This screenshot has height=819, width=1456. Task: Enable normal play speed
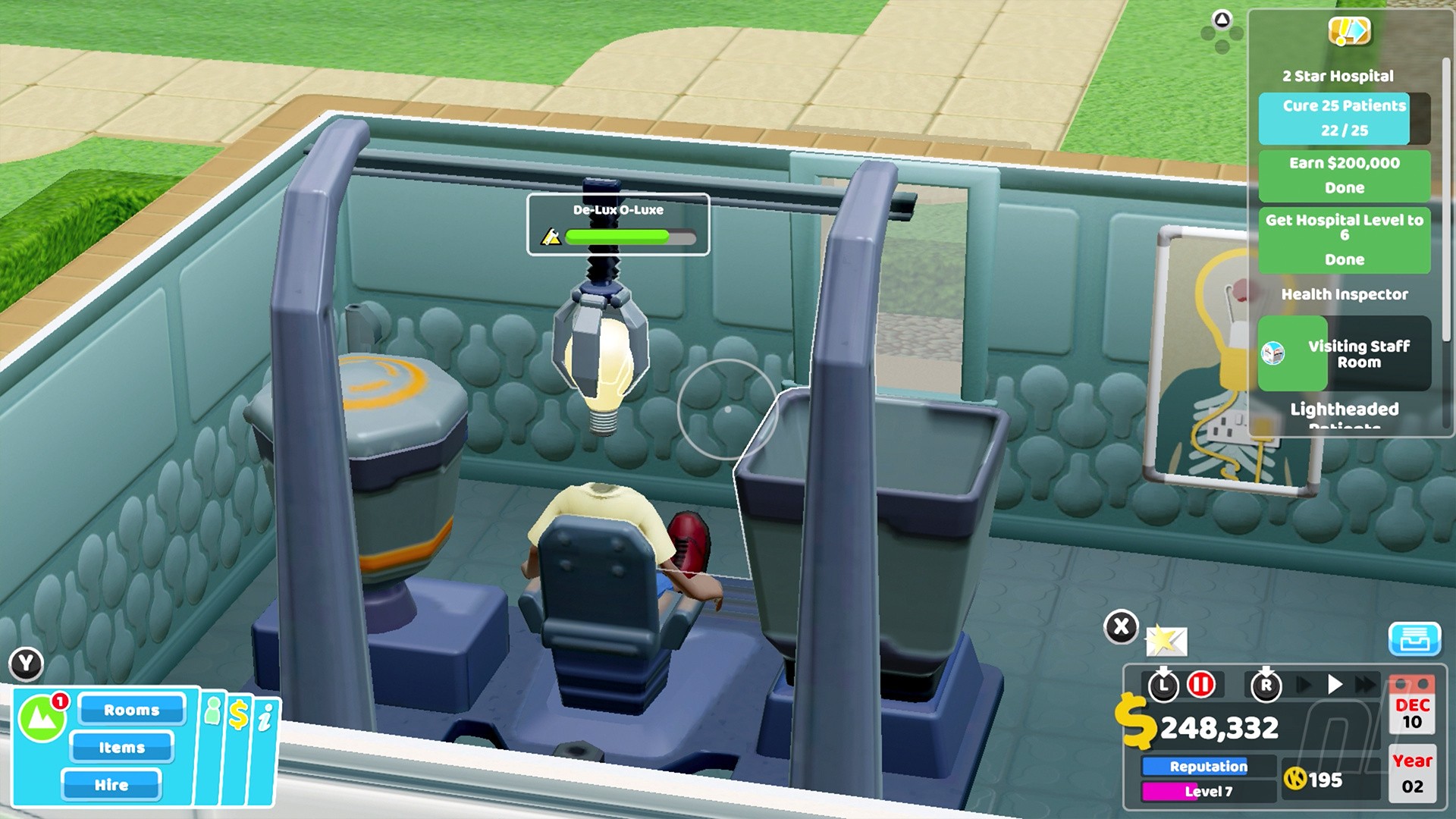point(1335,683)
